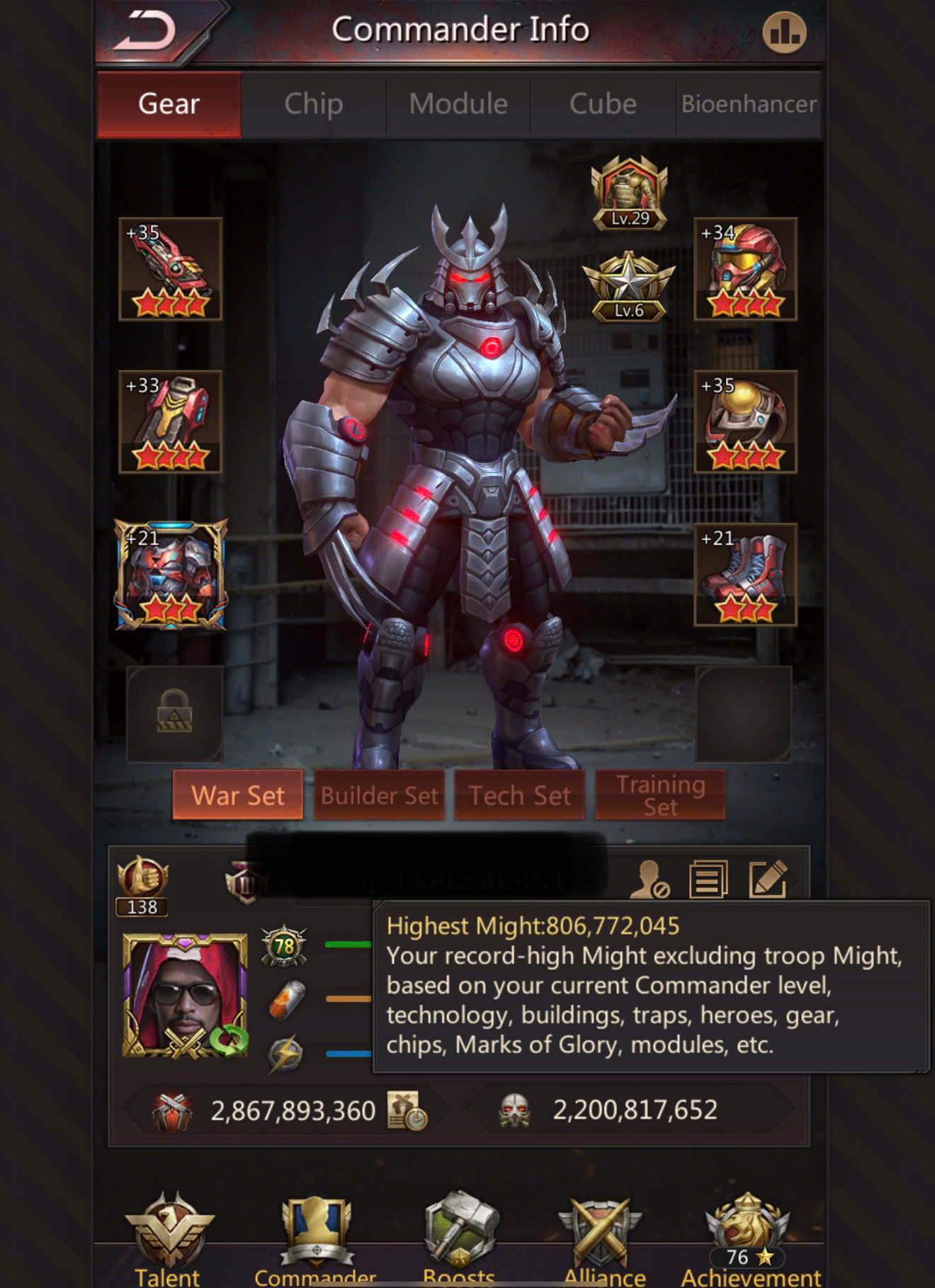Screen dimensions: 935x1288
Task: Choose the Training Set loadout
Action: (660, 795)
